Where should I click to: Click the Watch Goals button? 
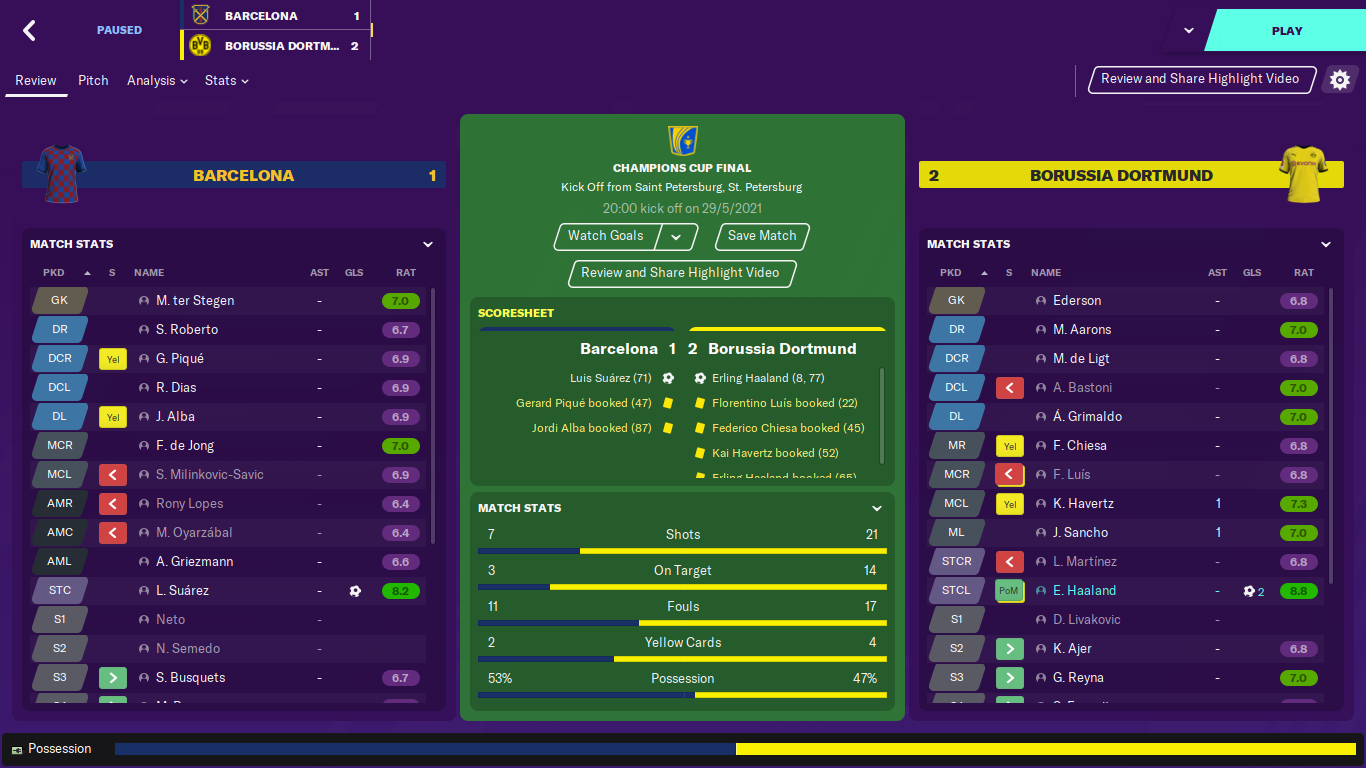click(x=606, y=236)
